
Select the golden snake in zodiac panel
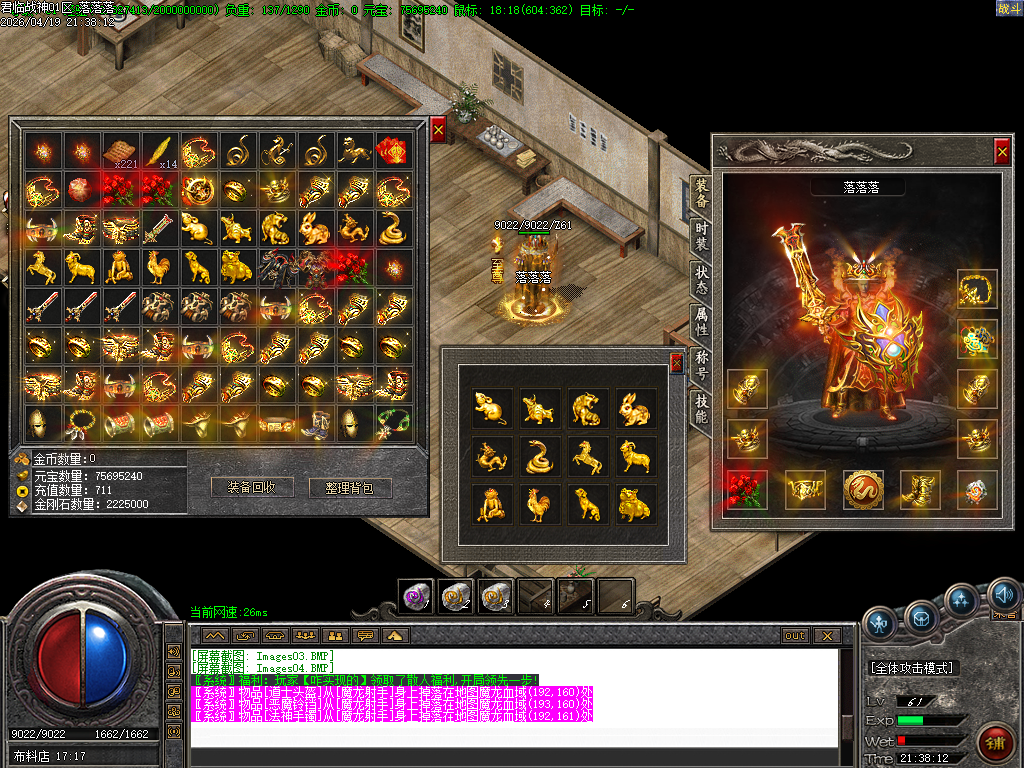pyautogui.click(x=539, y=455)
